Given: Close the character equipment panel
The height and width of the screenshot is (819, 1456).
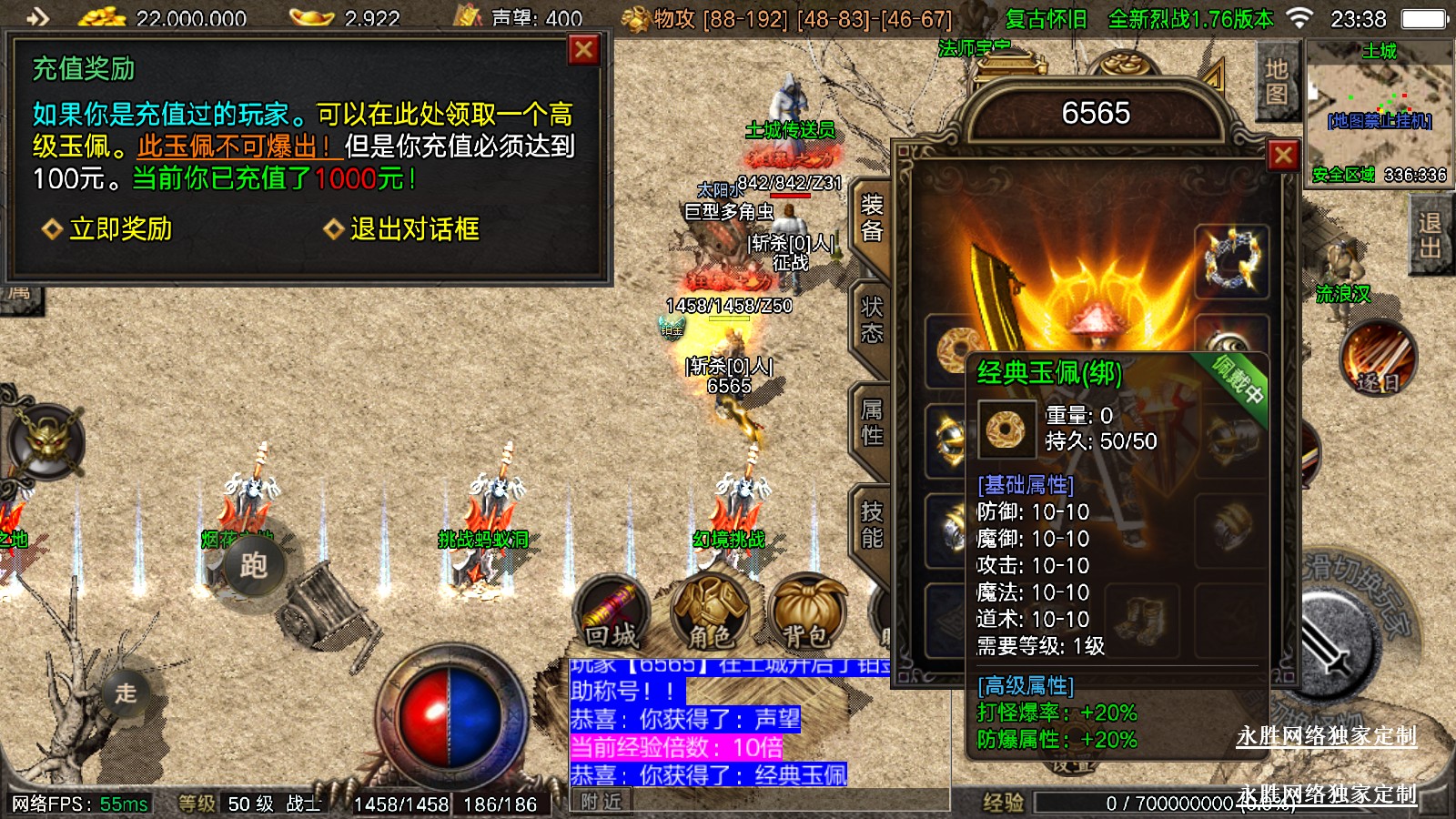Looking at the screenshot, I should 1283,156.
